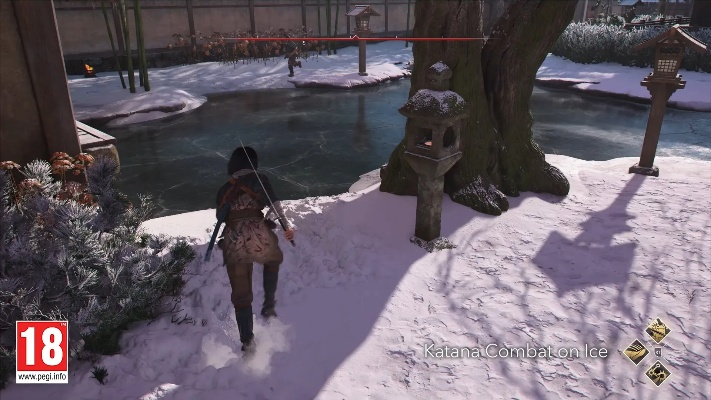Image resolution: width=711 pixels, height=400 pixels.
Task: Activate the left diamond slash ability icon
Action: pyautogui.click(x=636, y=351)
